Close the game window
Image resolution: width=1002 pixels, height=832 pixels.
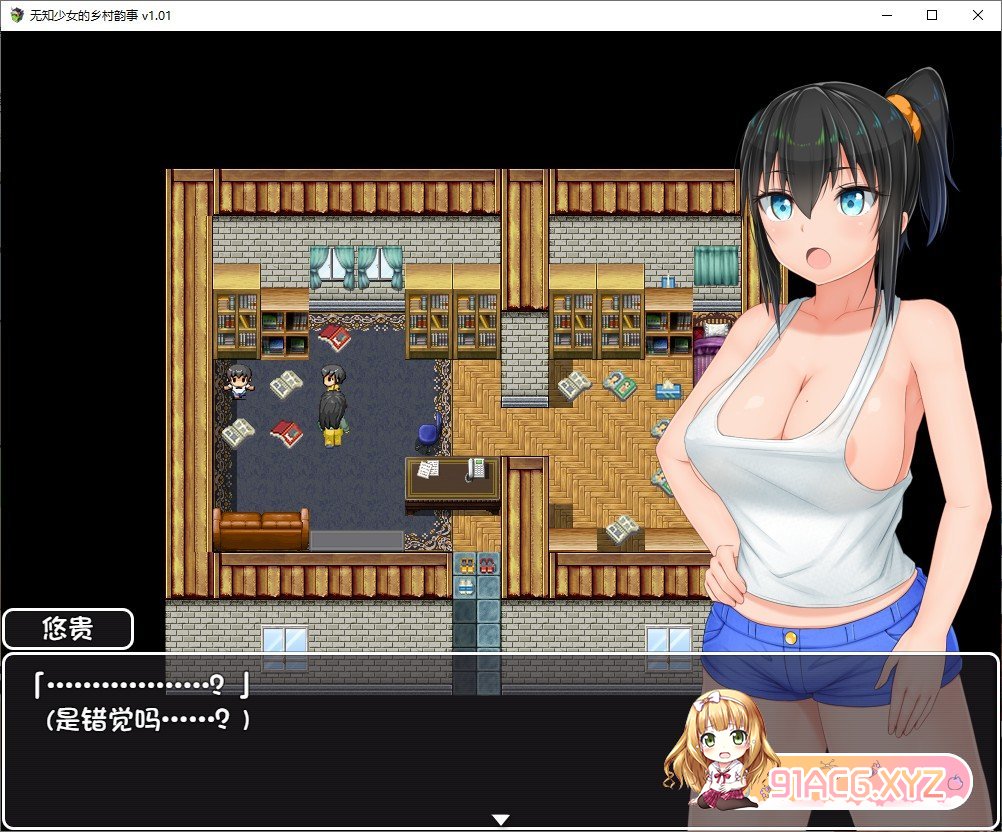click(x=976, y=15)
